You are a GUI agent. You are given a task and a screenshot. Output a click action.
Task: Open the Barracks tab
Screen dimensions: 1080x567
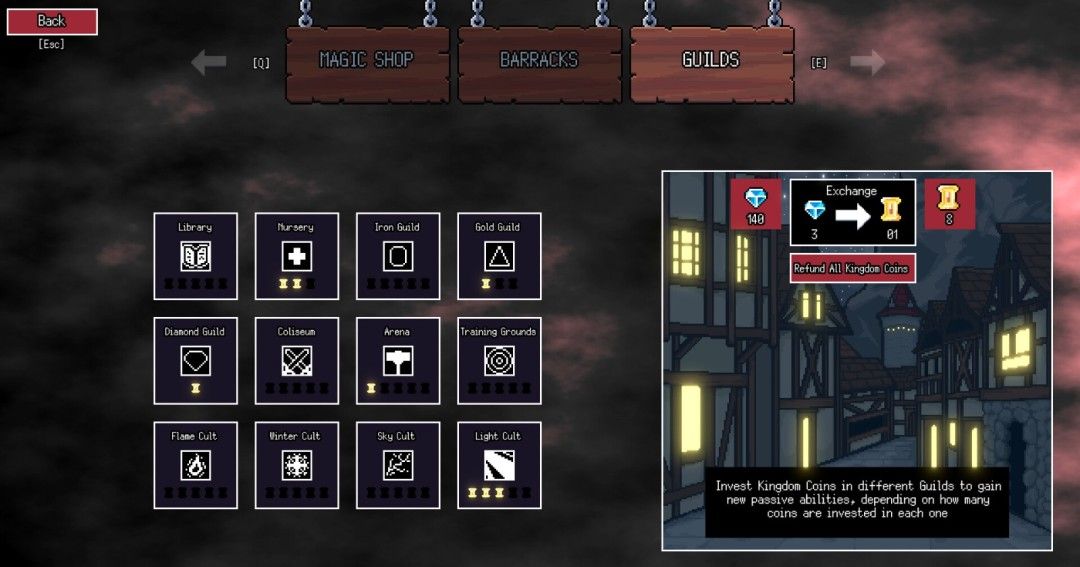[x=539, y=61]
